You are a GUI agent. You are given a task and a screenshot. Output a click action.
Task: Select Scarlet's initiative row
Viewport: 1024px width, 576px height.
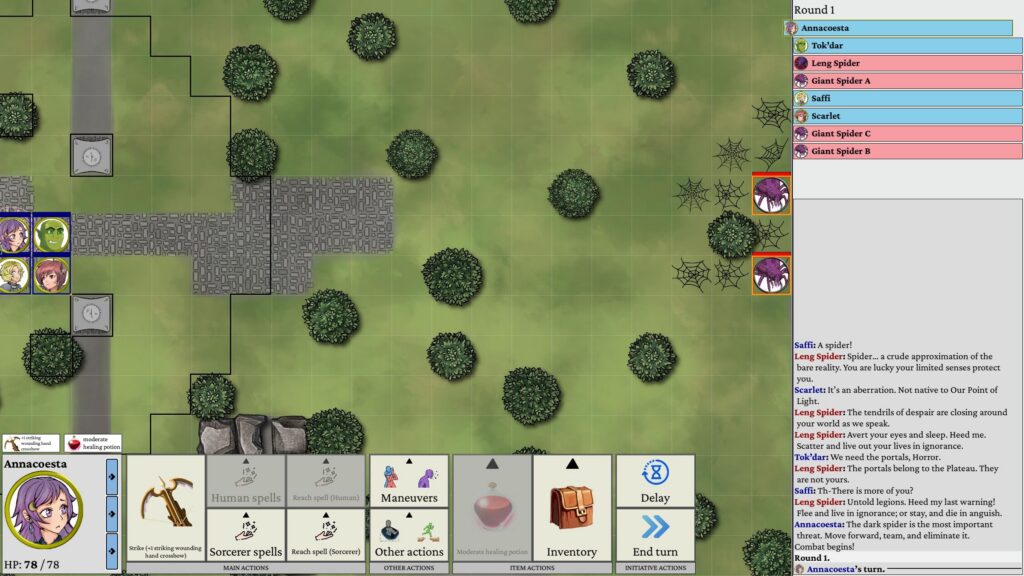coord(907,116)
